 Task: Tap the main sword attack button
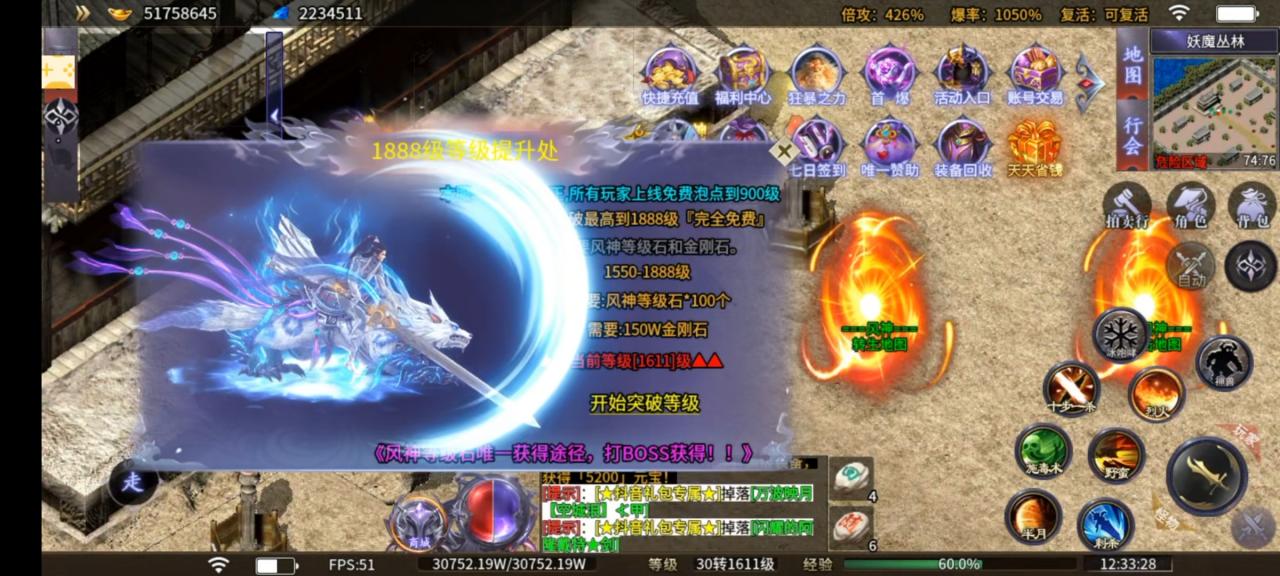[1206, 475]
